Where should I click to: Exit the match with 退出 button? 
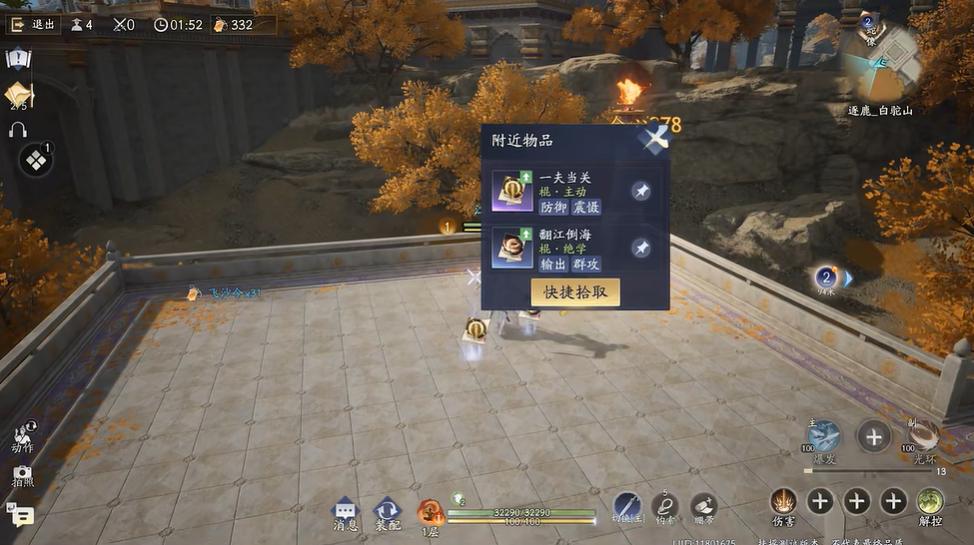coord(33,25)
